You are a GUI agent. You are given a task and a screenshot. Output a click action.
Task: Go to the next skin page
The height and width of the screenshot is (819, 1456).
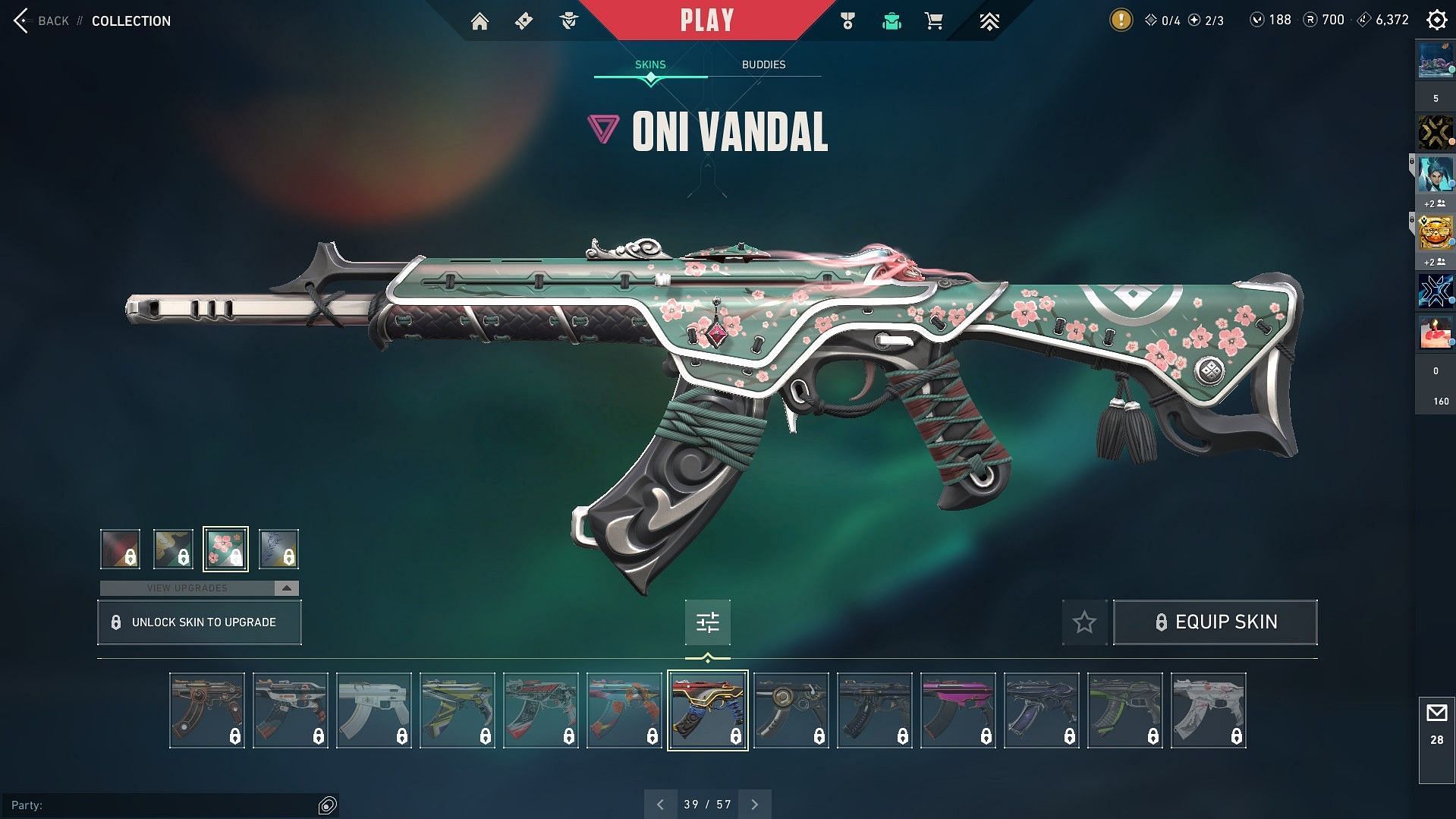point(754,805)
